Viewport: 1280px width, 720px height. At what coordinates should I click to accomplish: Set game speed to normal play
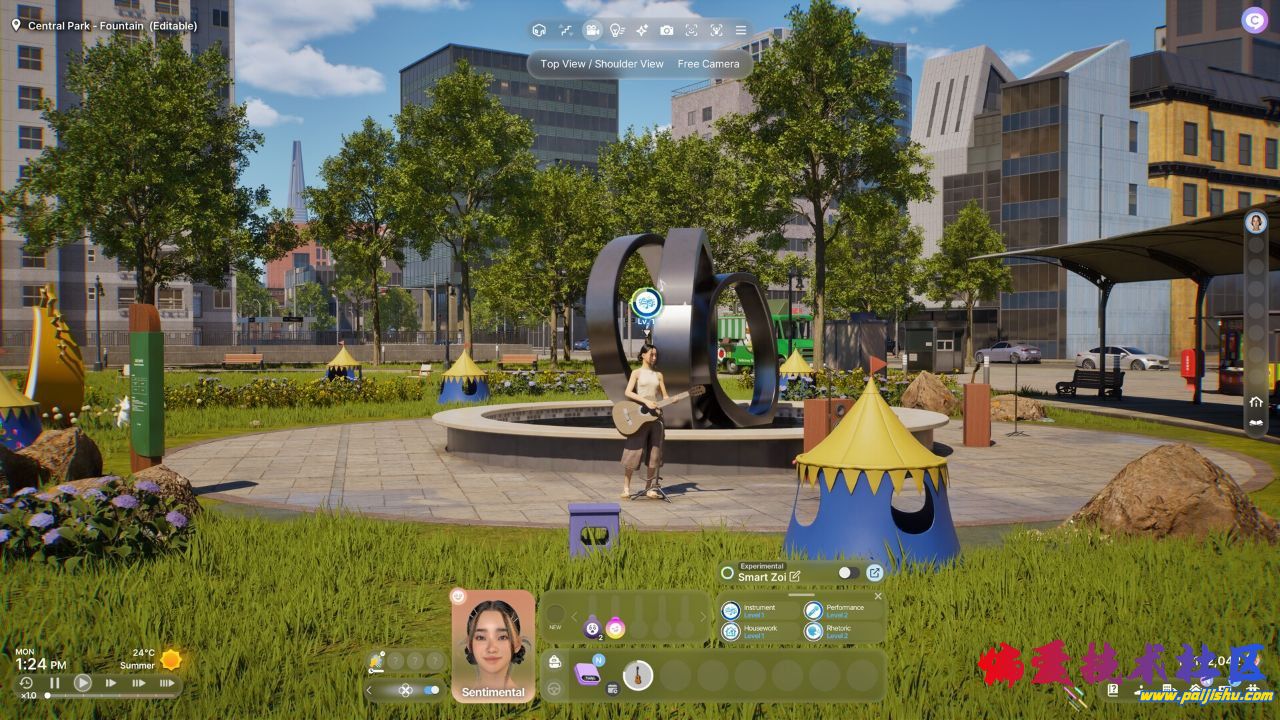pyautogui.click(x=83, y=683)
